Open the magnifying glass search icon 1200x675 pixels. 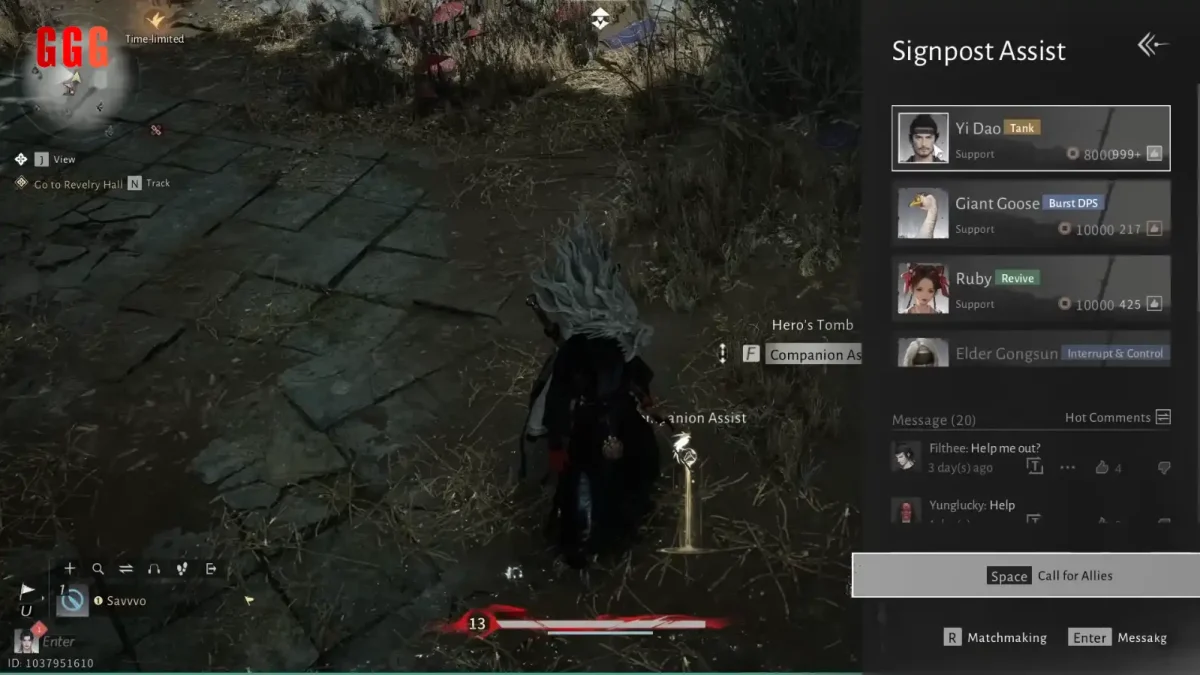(98, 569)
